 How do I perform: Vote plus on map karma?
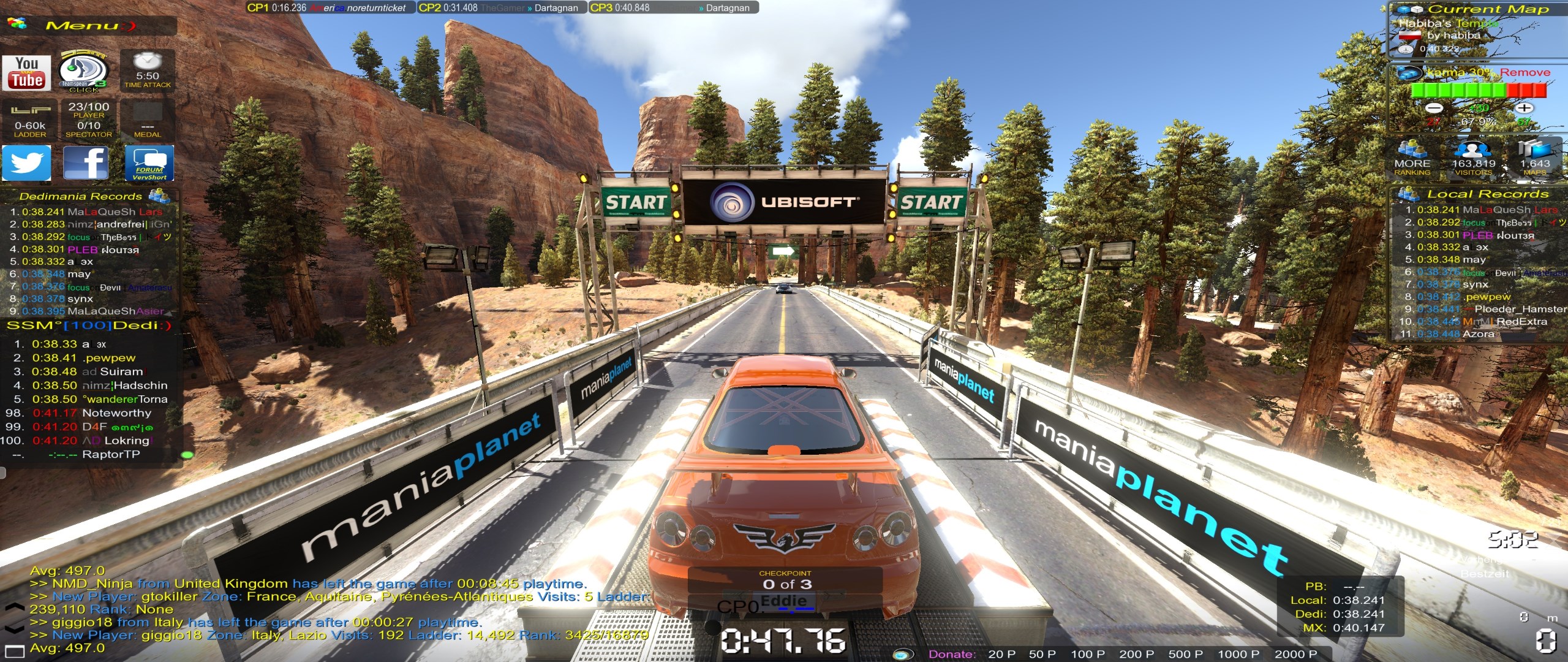(x=1524, y=108)
